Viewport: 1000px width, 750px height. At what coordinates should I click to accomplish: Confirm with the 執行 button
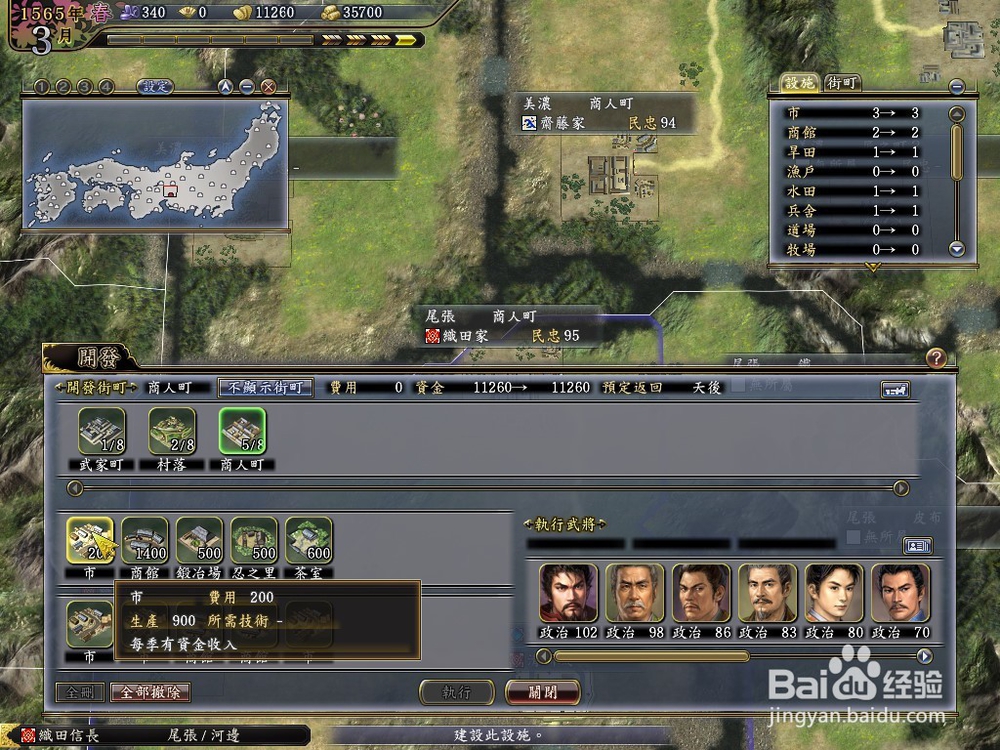tap(456, 692)
